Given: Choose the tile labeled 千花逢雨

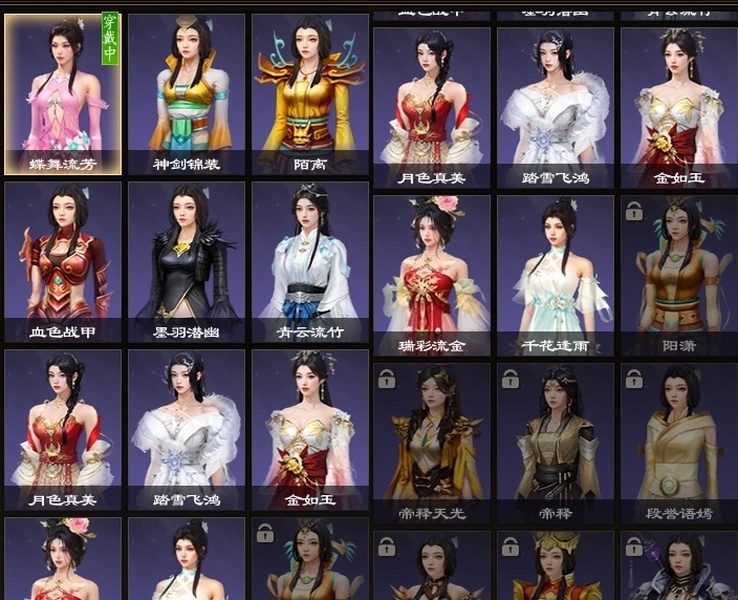Looking at the screenshot, I should 555,275.
